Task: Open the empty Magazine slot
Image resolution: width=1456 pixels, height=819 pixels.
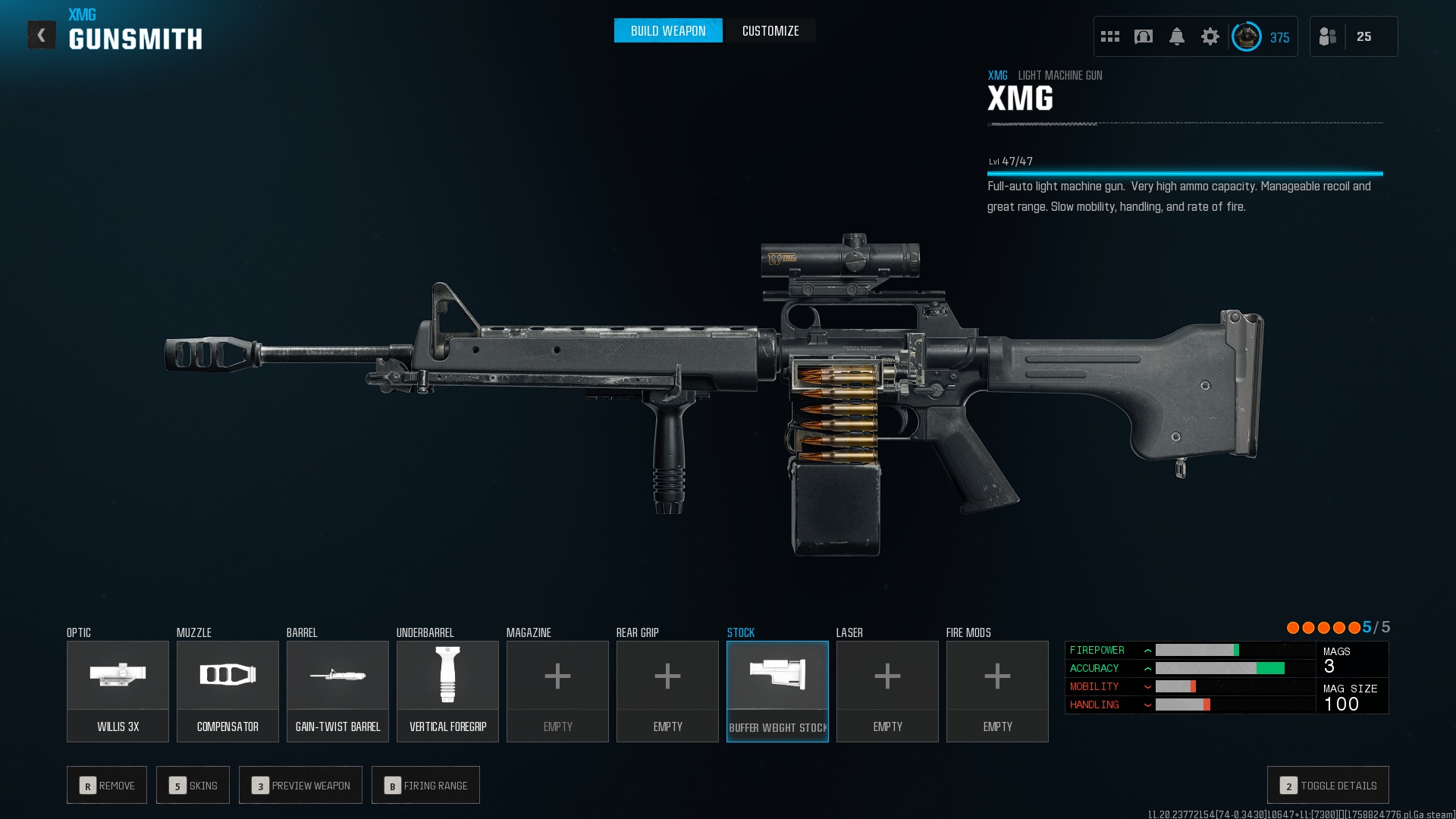Action: point(557,691)
